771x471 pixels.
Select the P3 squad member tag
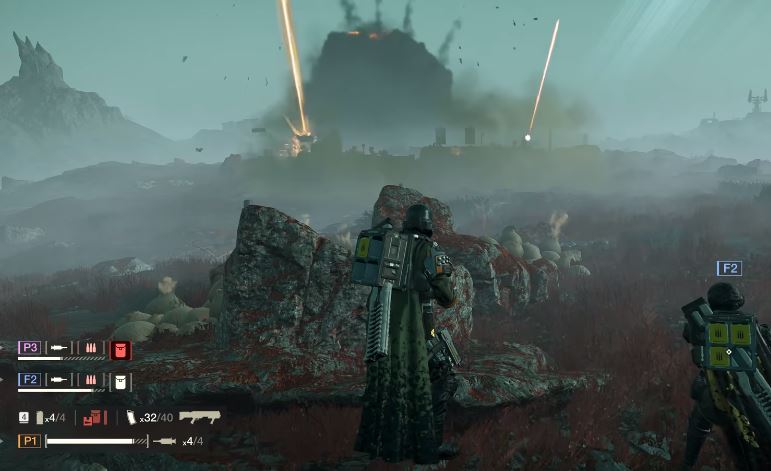click(30, 348)
